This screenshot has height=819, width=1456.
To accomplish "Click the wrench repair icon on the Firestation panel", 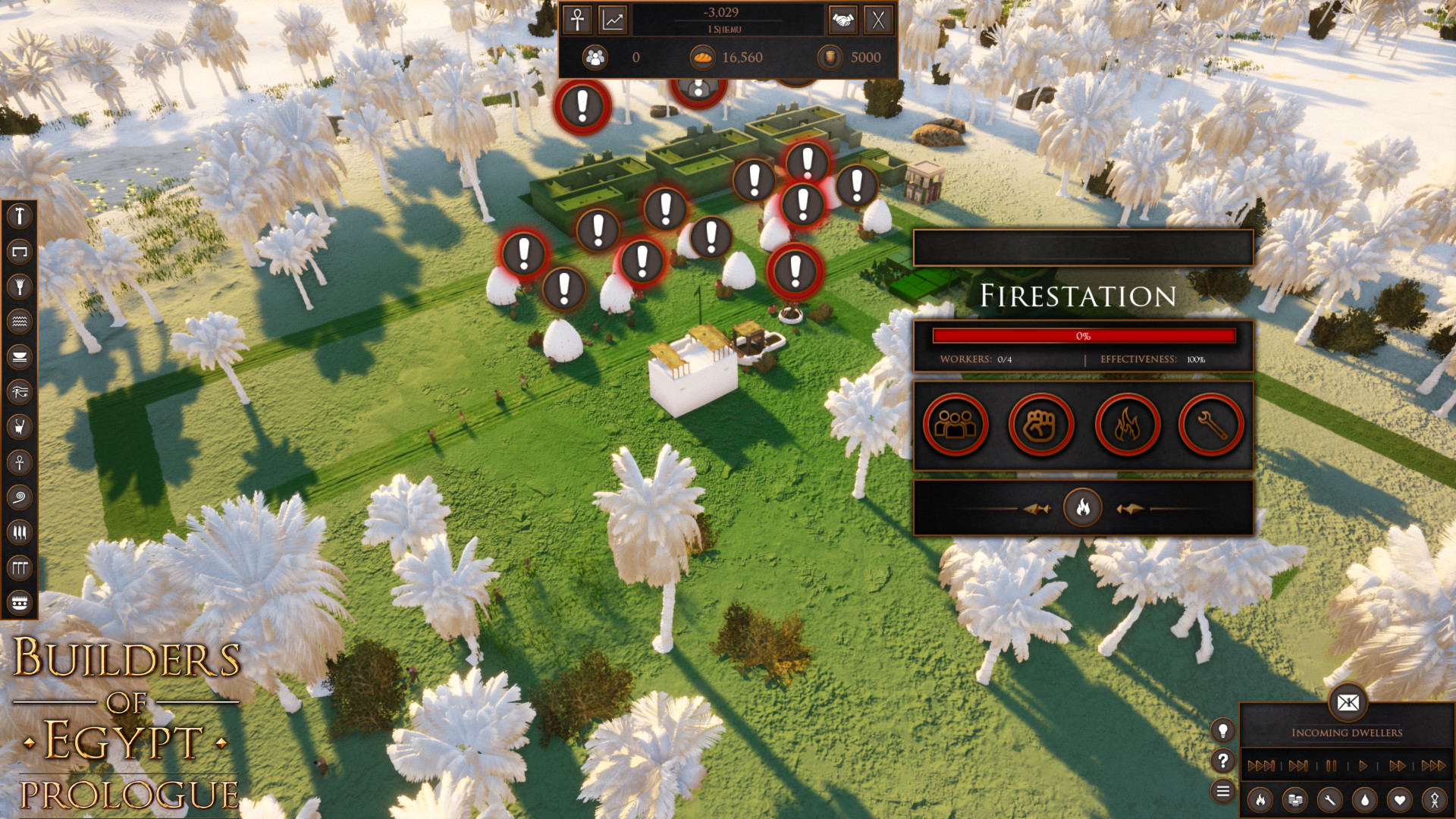I will click(x=1210, y=425).
